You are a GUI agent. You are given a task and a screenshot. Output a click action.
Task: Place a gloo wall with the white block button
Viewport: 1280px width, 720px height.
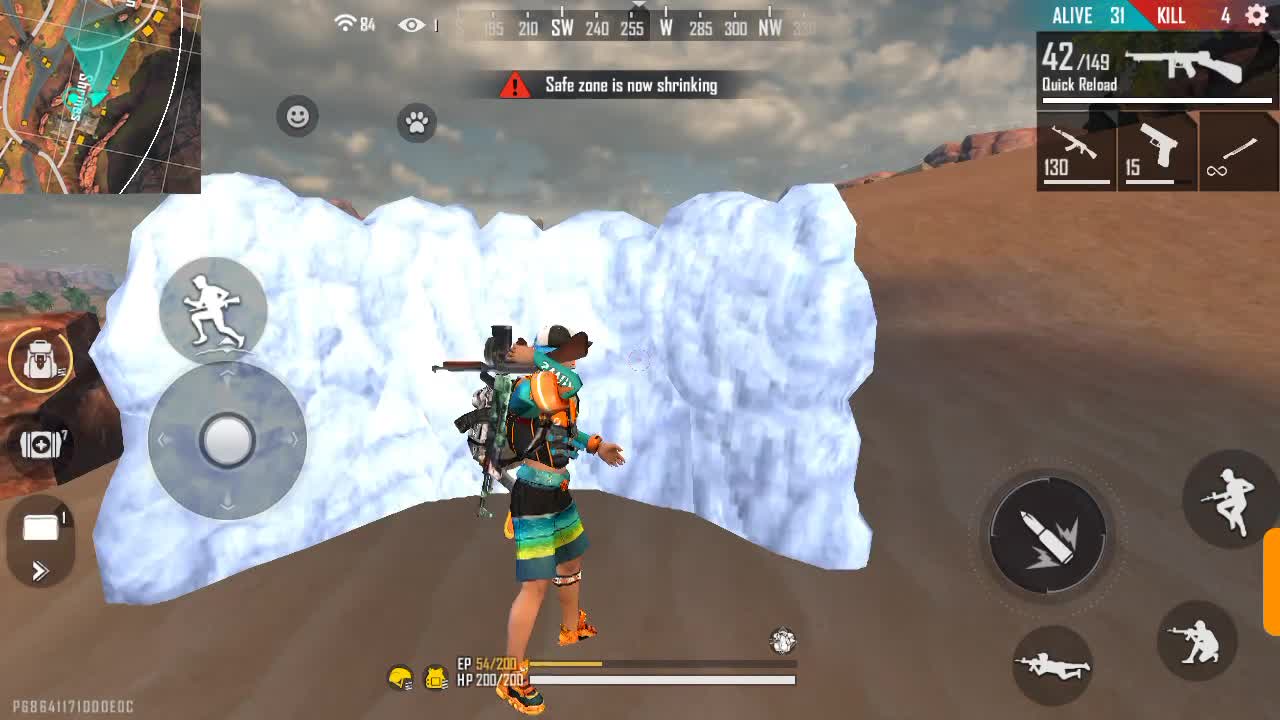point(40,528)
